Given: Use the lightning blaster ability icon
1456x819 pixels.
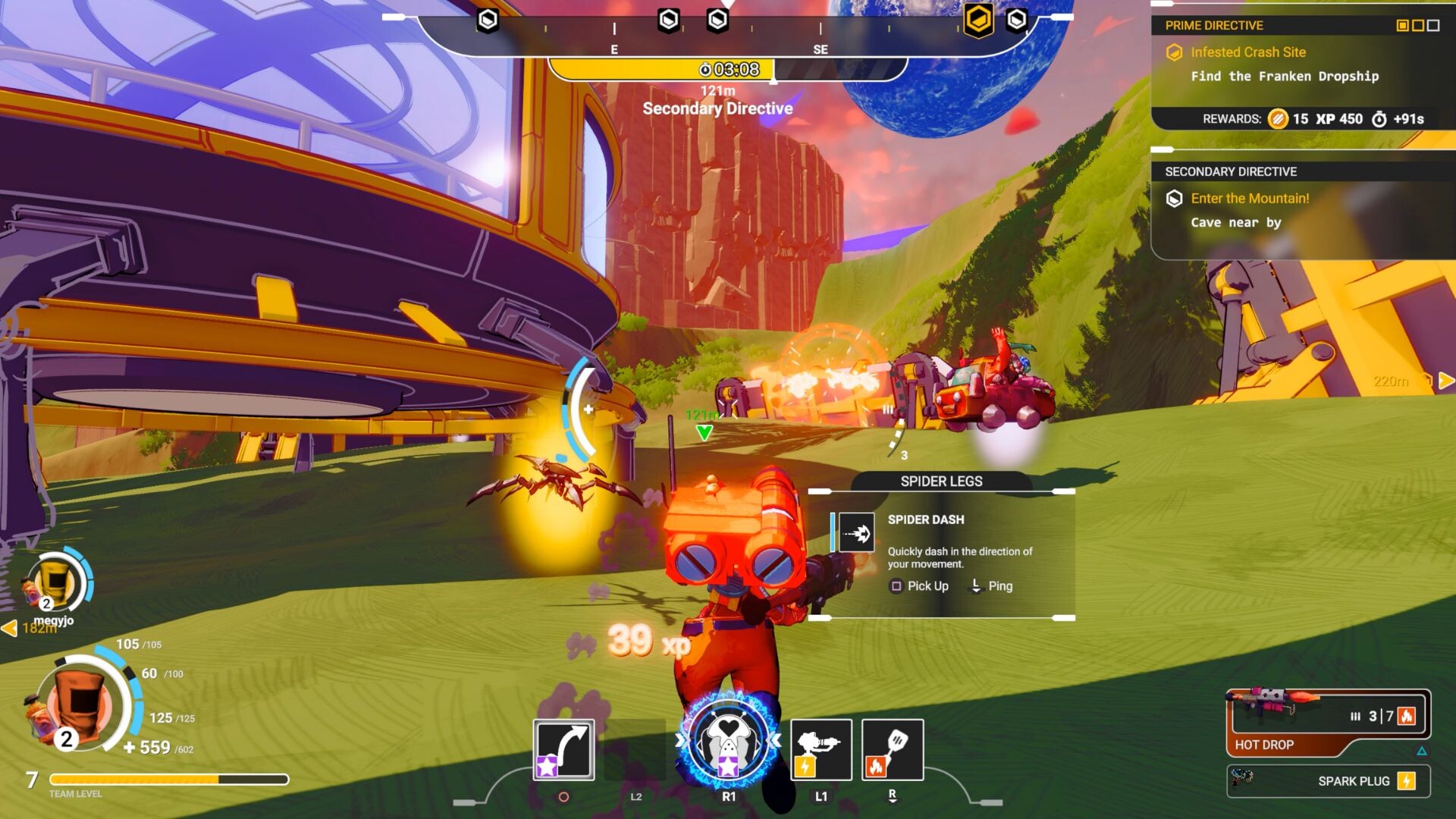Looking at the screenshot, I should tap(821, 749).
